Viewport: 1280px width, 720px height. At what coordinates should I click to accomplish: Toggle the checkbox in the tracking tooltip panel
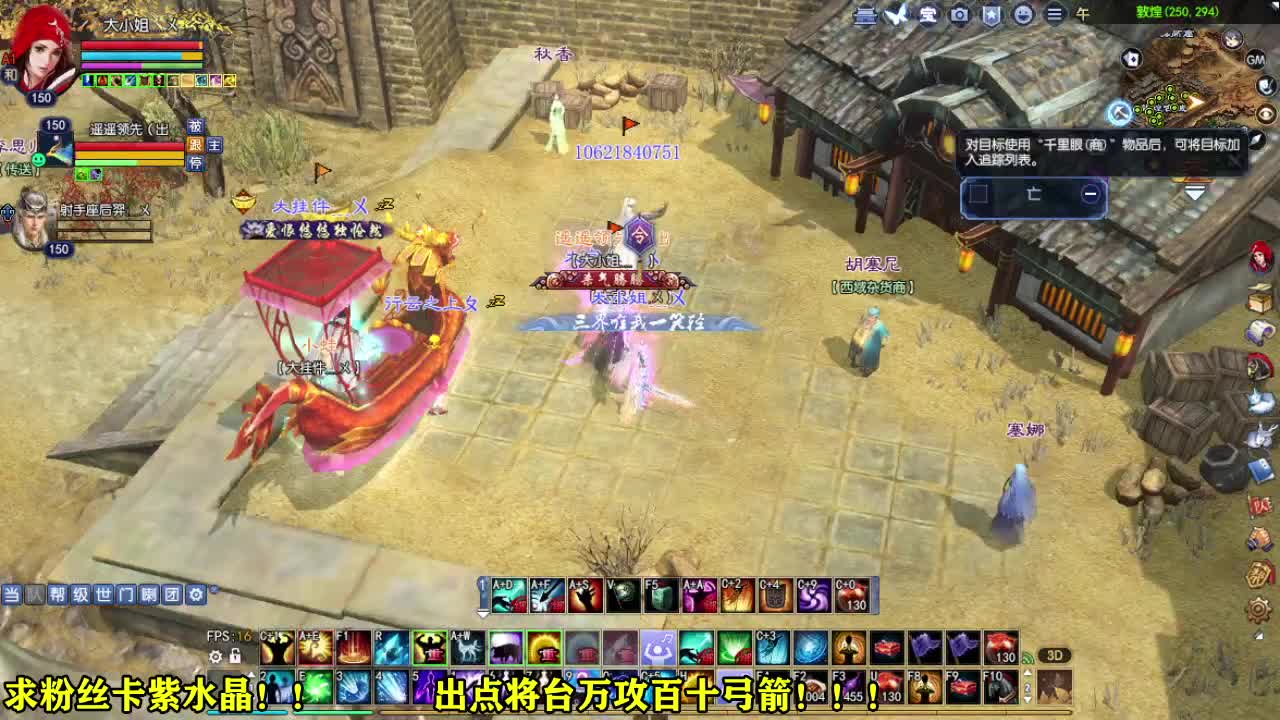coord(979,194)
